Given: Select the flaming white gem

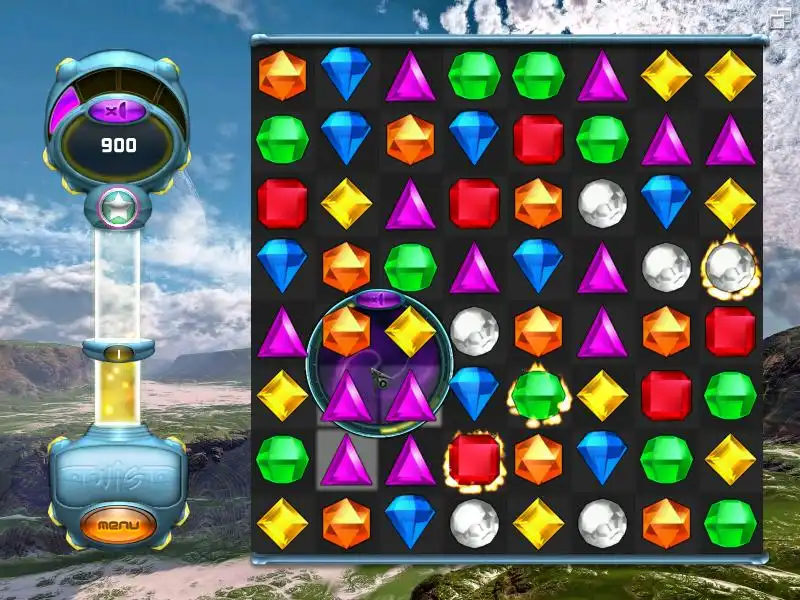Looking at the screenshot, I should pyautogui.click(x=730, y=267).
